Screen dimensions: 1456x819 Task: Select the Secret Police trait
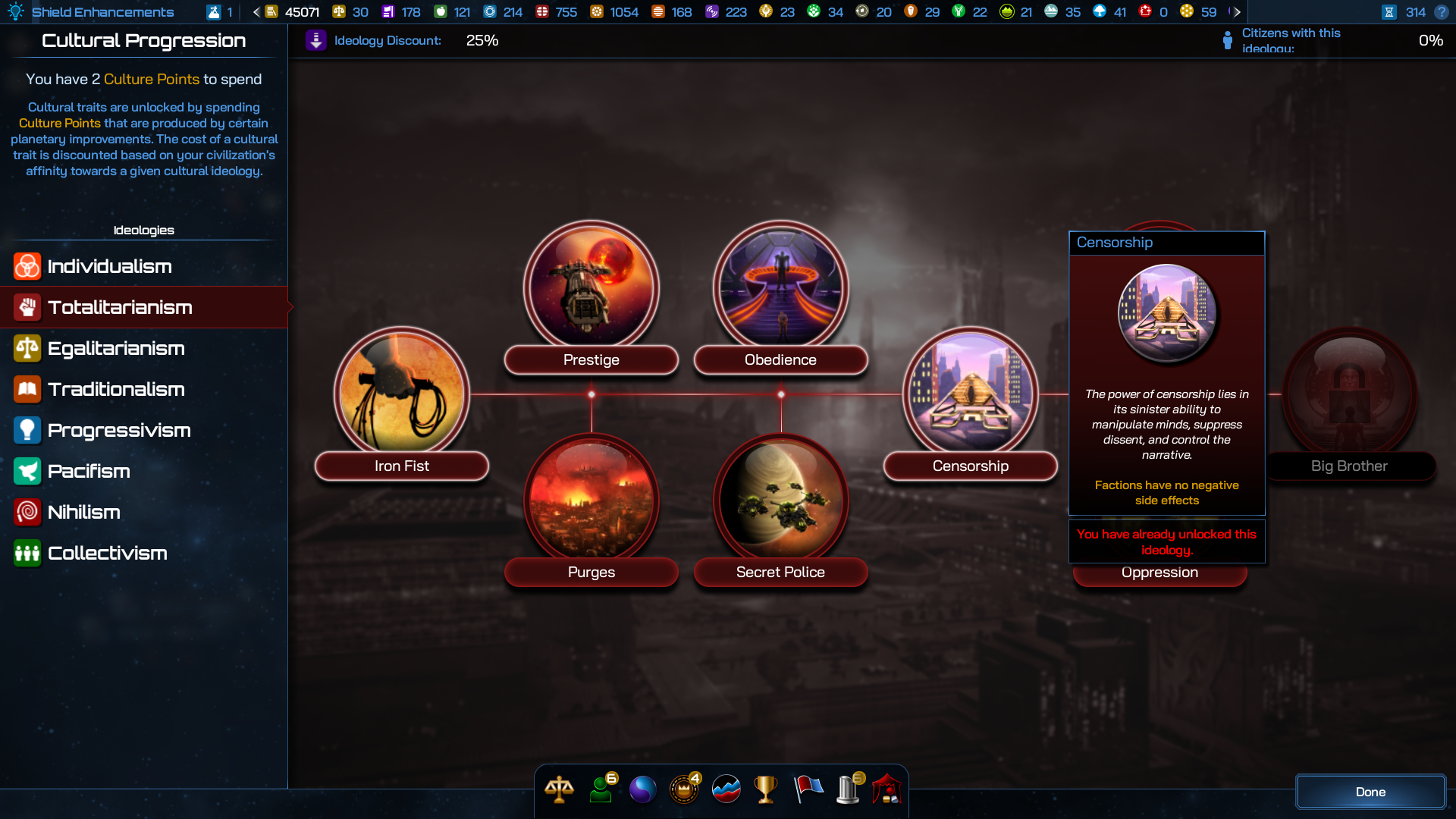click(780, 500)
